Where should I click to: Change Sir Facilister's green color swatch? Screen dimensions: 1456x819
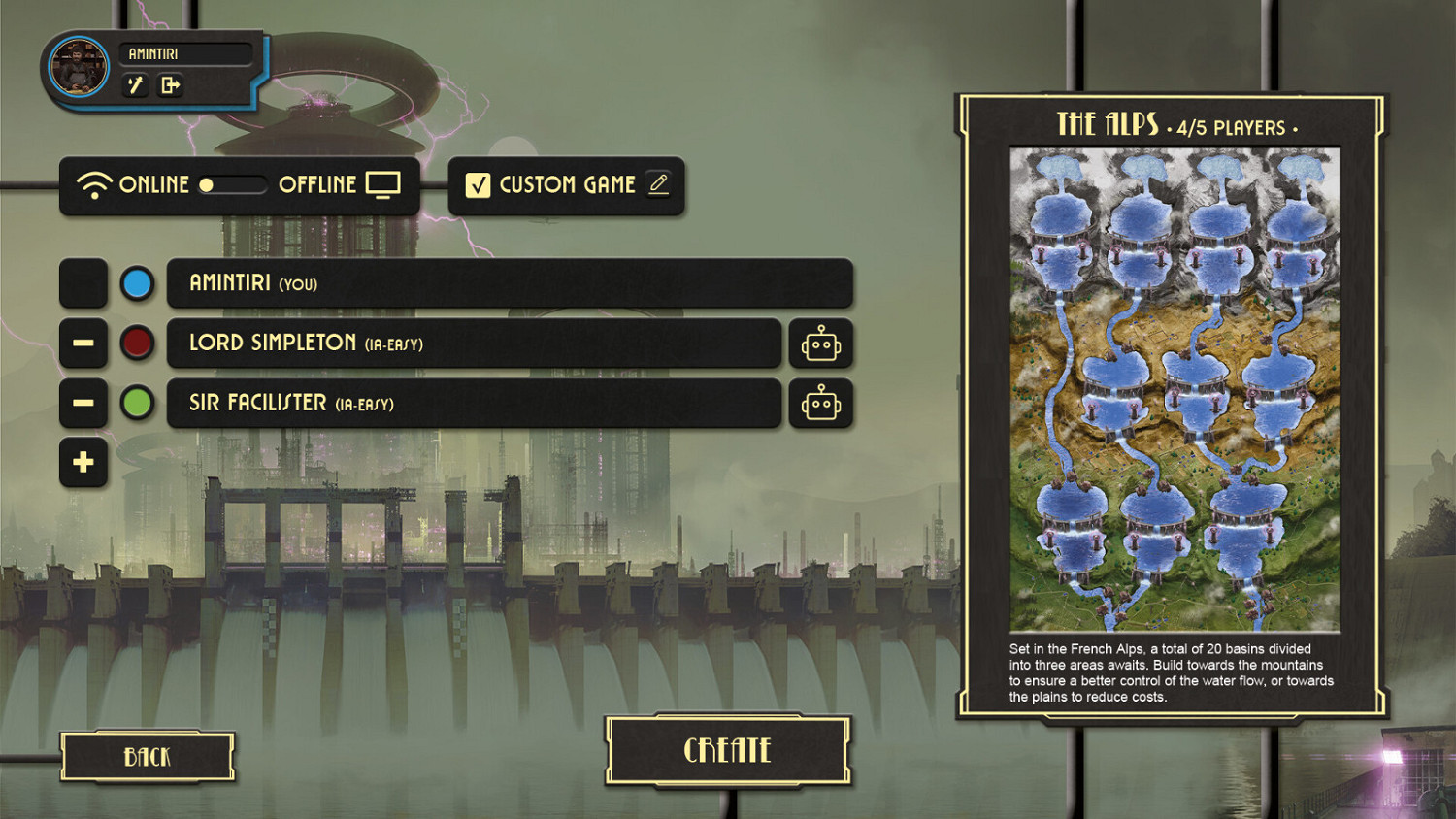pos(137,404)
